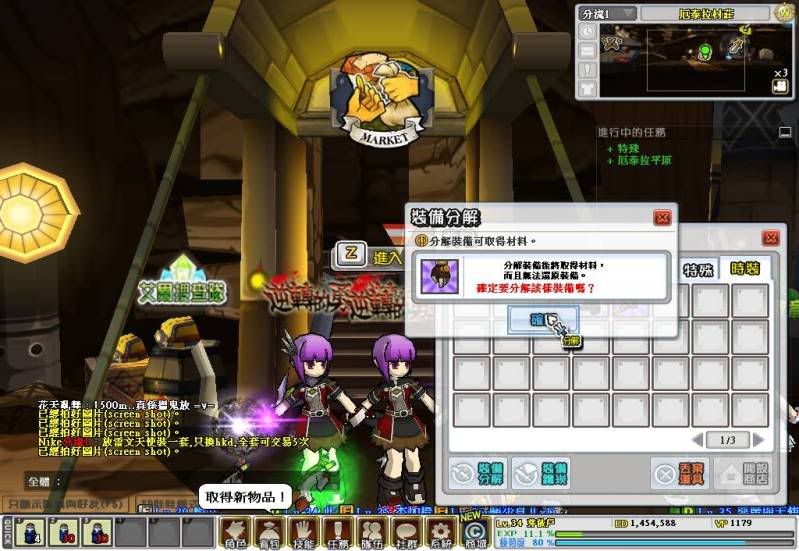This screenshot has height=551, width=799.
Task: Click the 丟棄道具 discard item button
Action: tap(680, 473)
